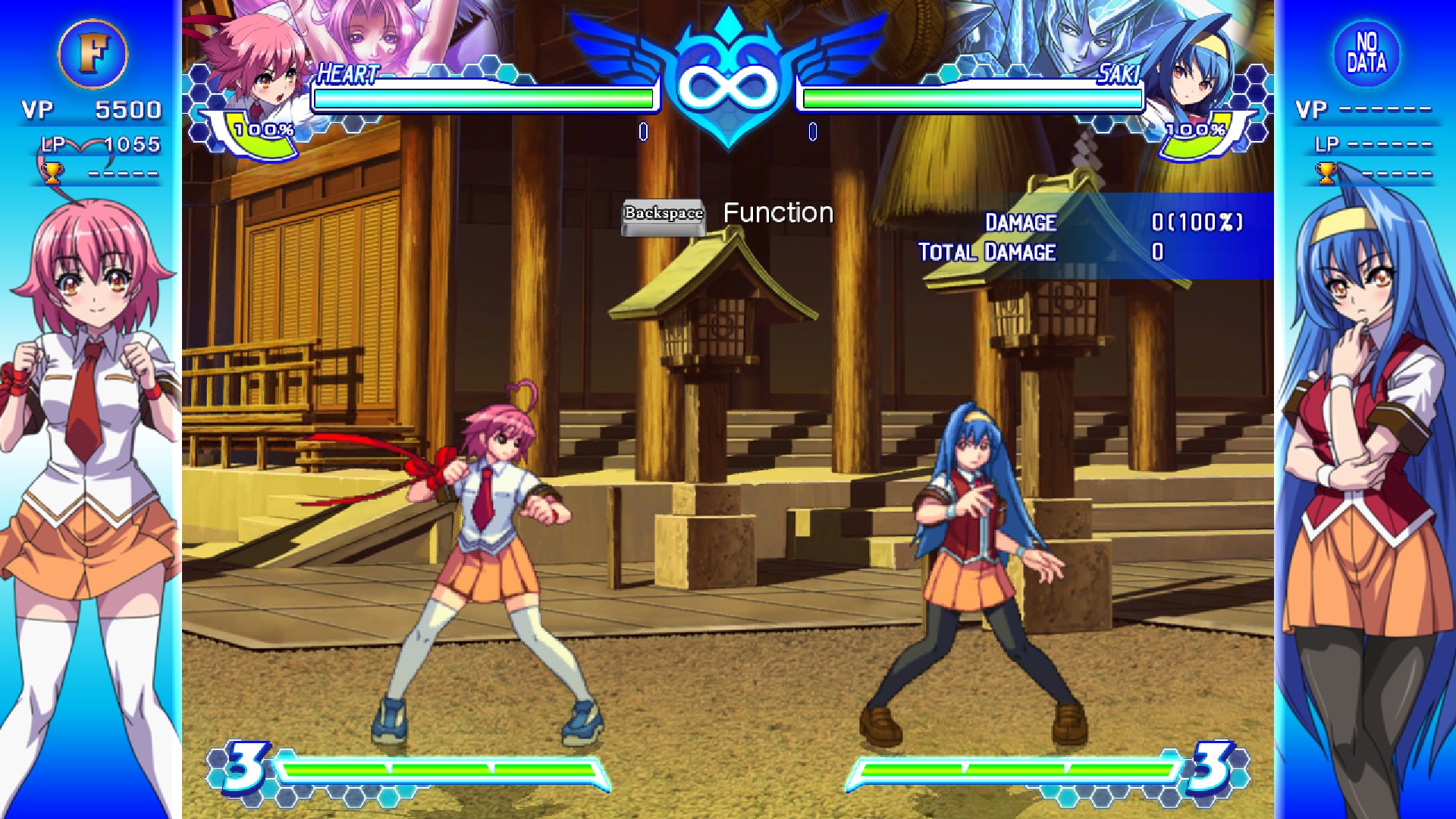Open the Function menu label
The height and width of the screenshot is (819, 1456).
(x=778, y=213)
